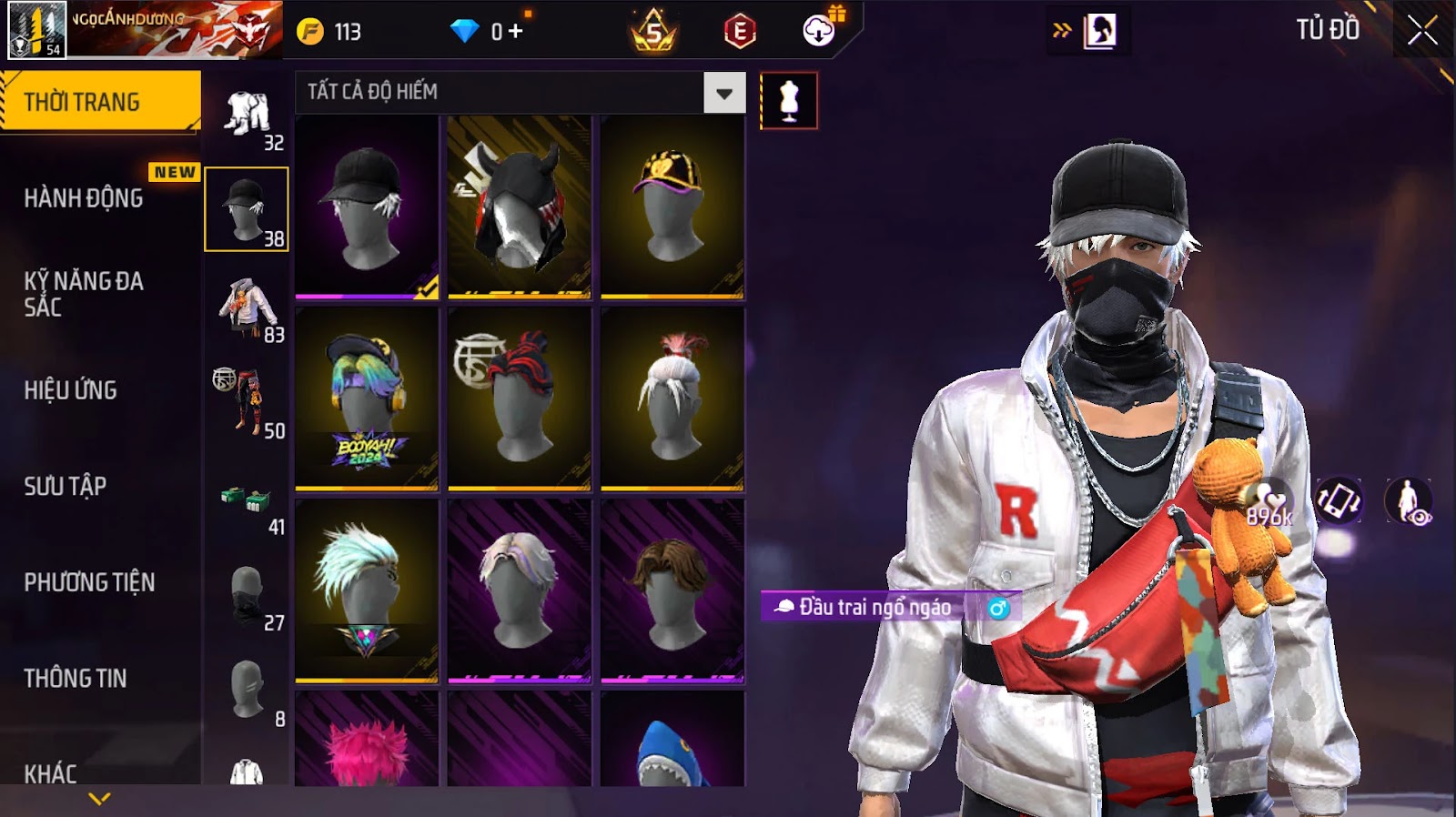
Task: Go to the Sưu Tập tab
Action: [x=66, y=487]
